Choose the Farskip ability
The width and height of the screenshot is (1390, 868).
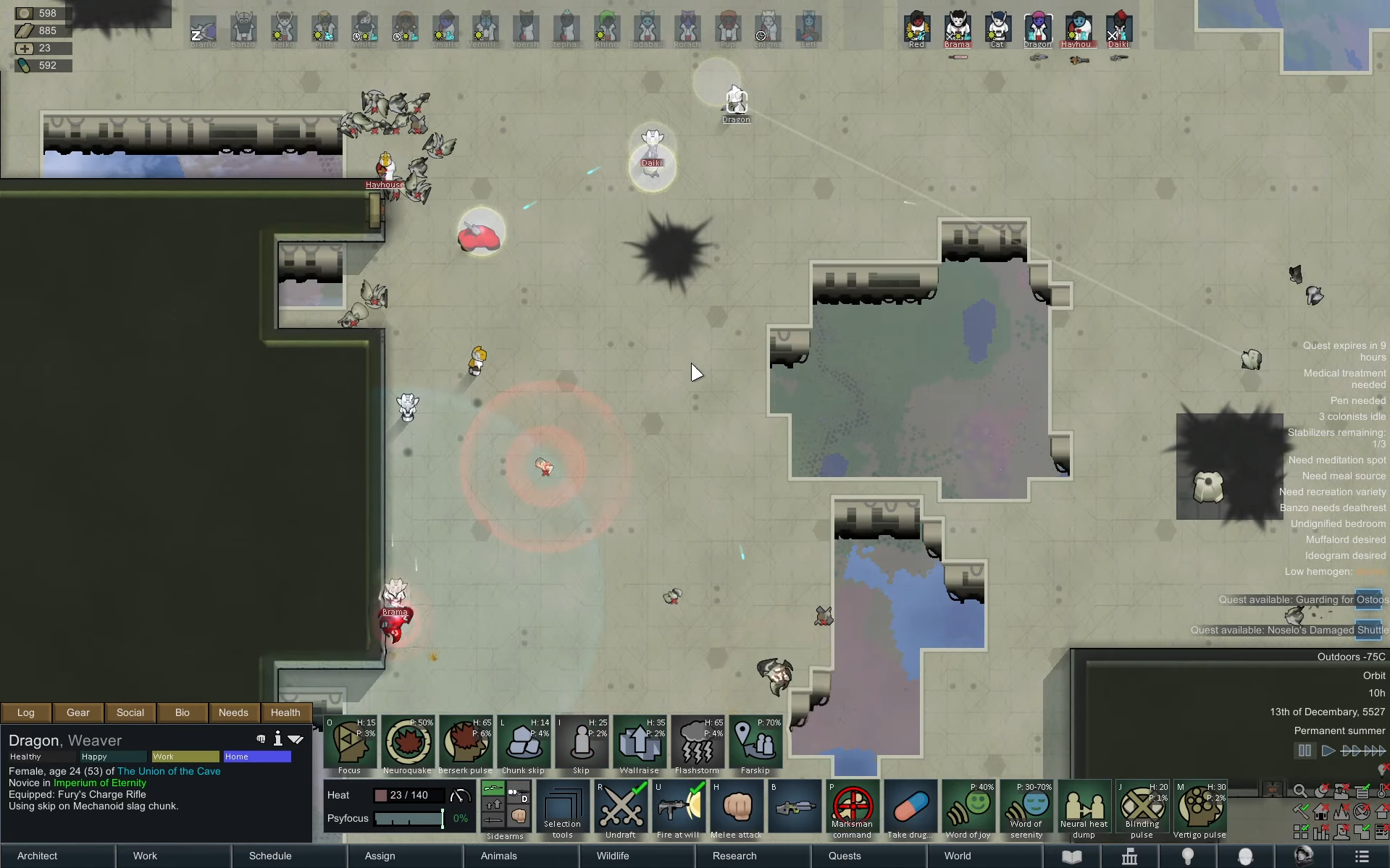pyautogui.click(x=755, y=742)
